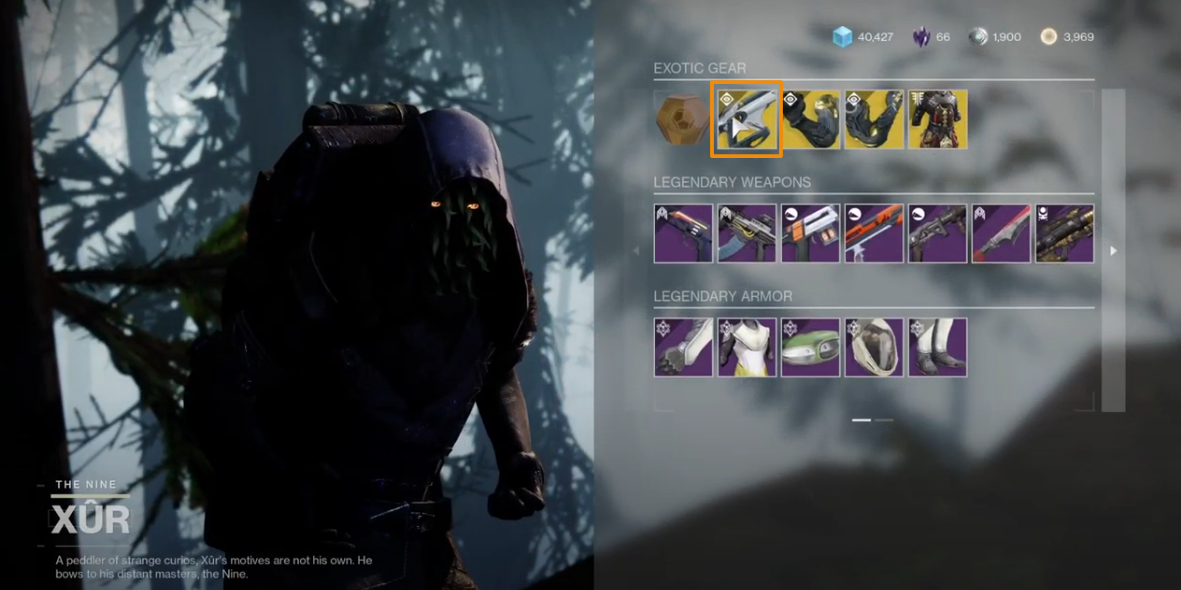Select the white legendary hood item
Screen dimensions: 1181x590
874,348
